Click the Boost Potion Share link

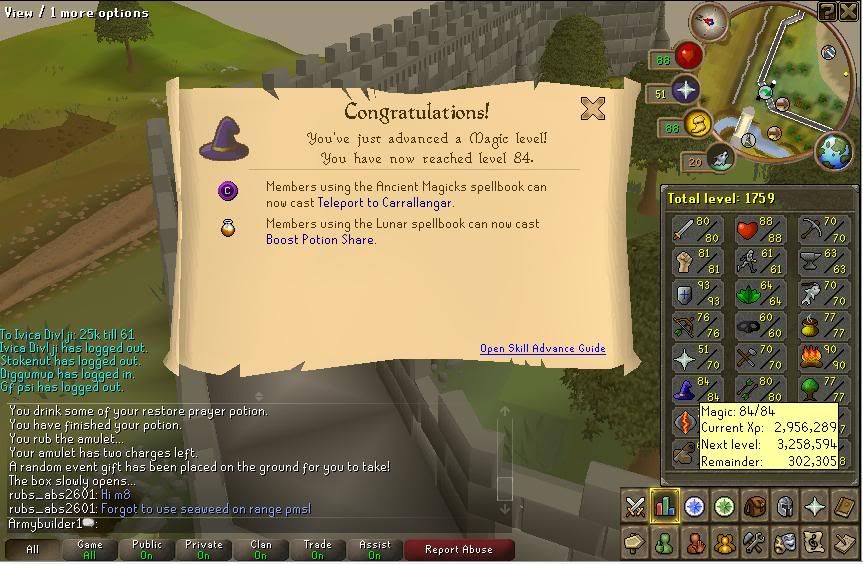[x=319, y=239]
